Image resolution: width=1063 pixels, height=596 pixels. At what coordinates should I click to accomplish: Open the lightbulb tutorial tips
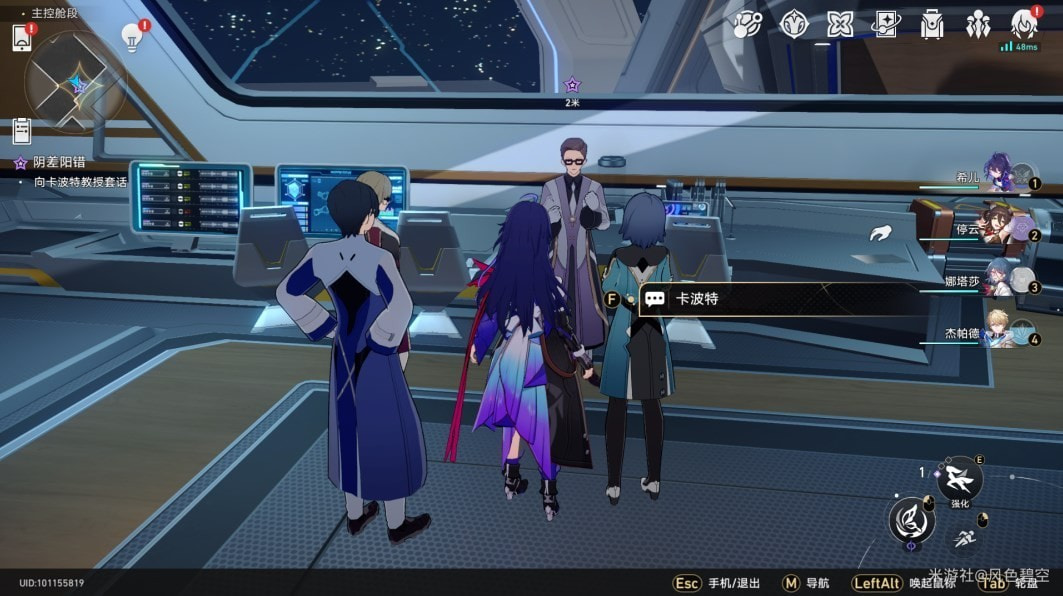(x=131, y=38)
